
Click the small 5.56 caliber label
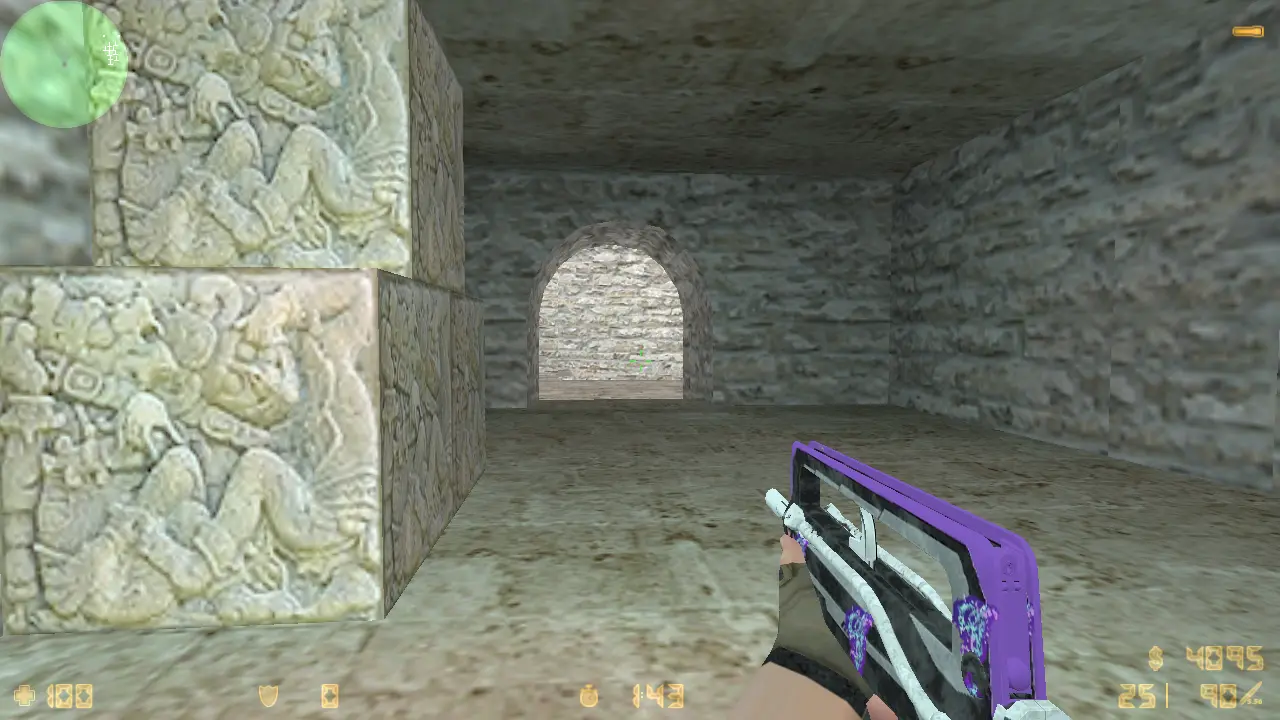1257,701
